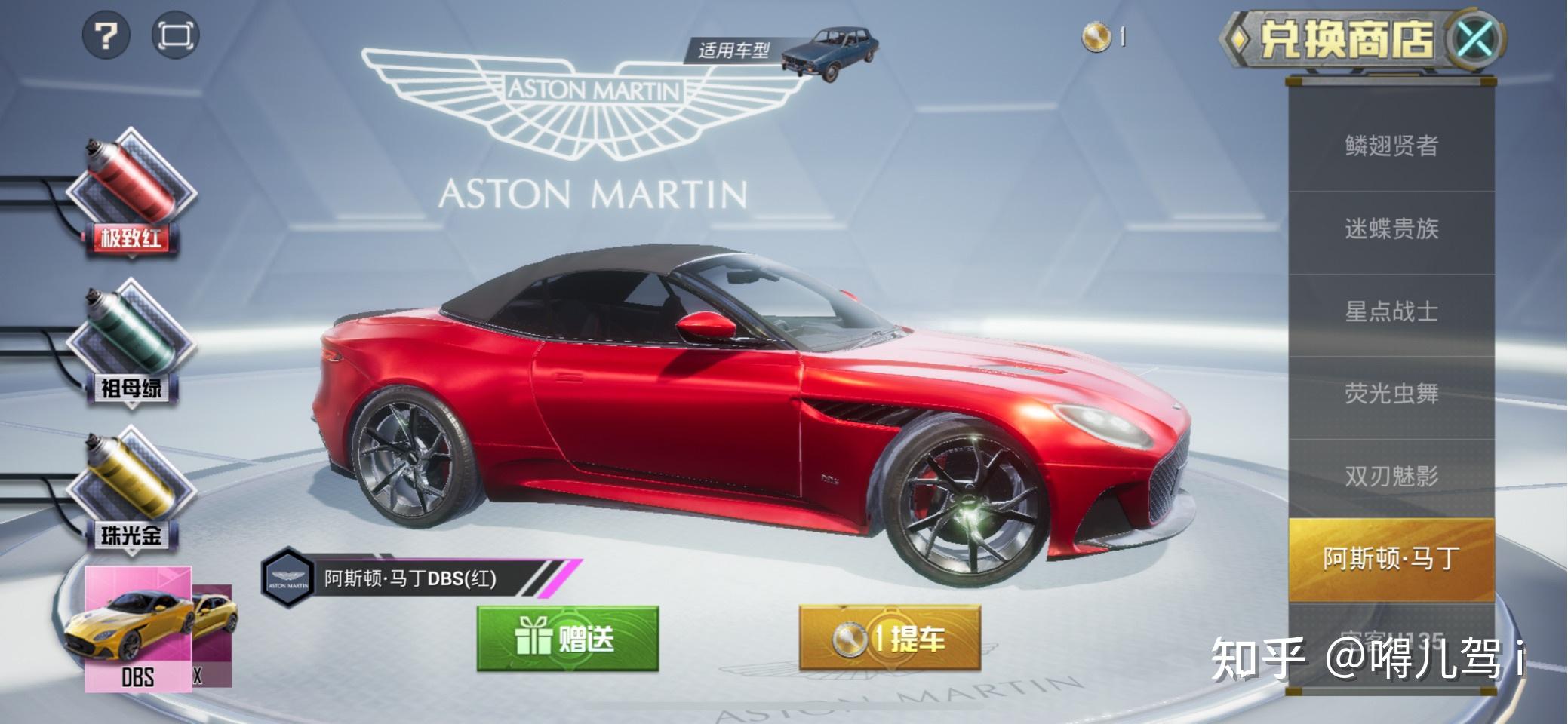Select the 阿斯顿·马丁 category tab
The width and height of the screenshot is (1568, 724).
(x=1391, y=559)
